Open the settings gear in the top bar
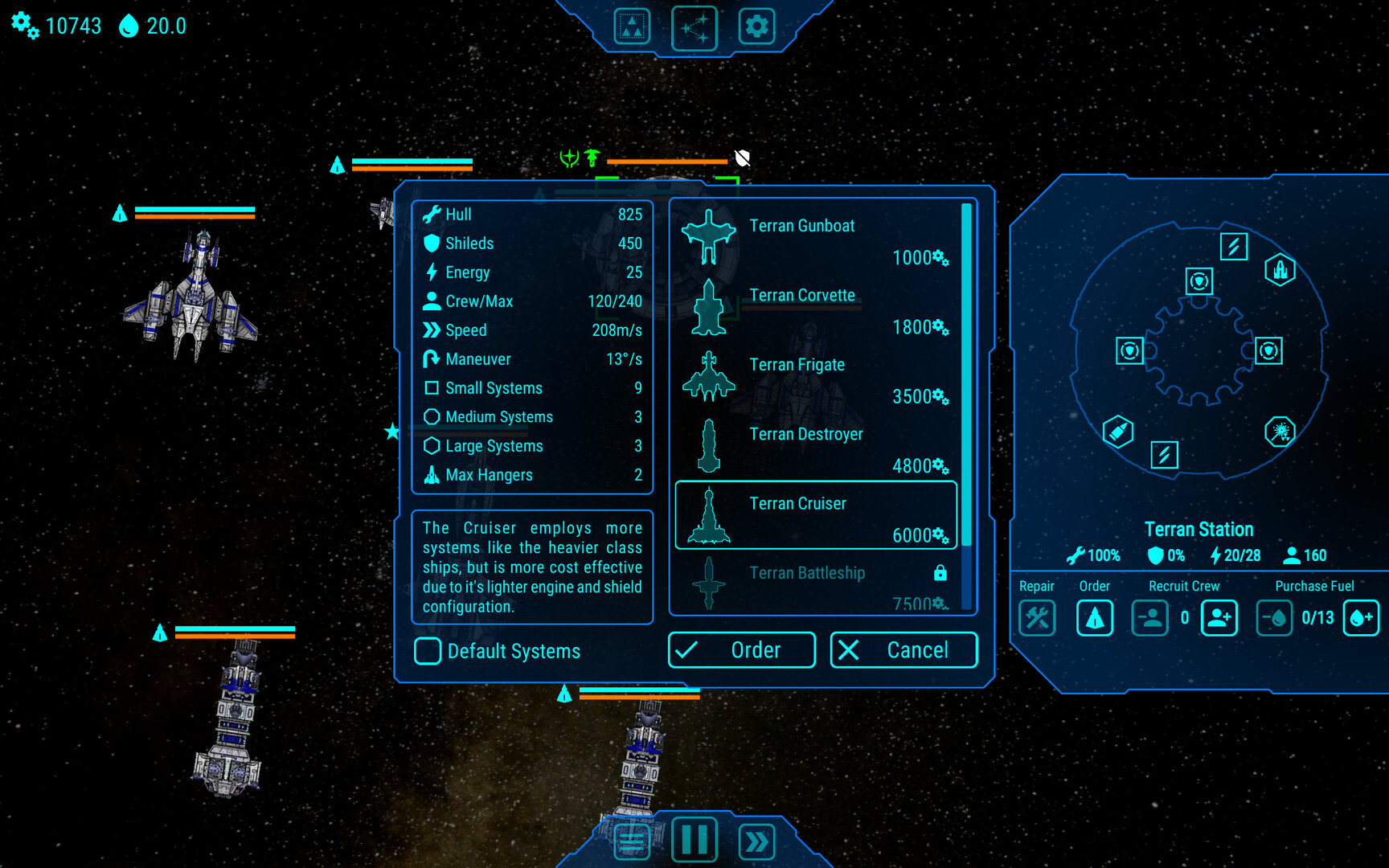The height and width of the screenshot is (868, 1389). tap(756, 27)
